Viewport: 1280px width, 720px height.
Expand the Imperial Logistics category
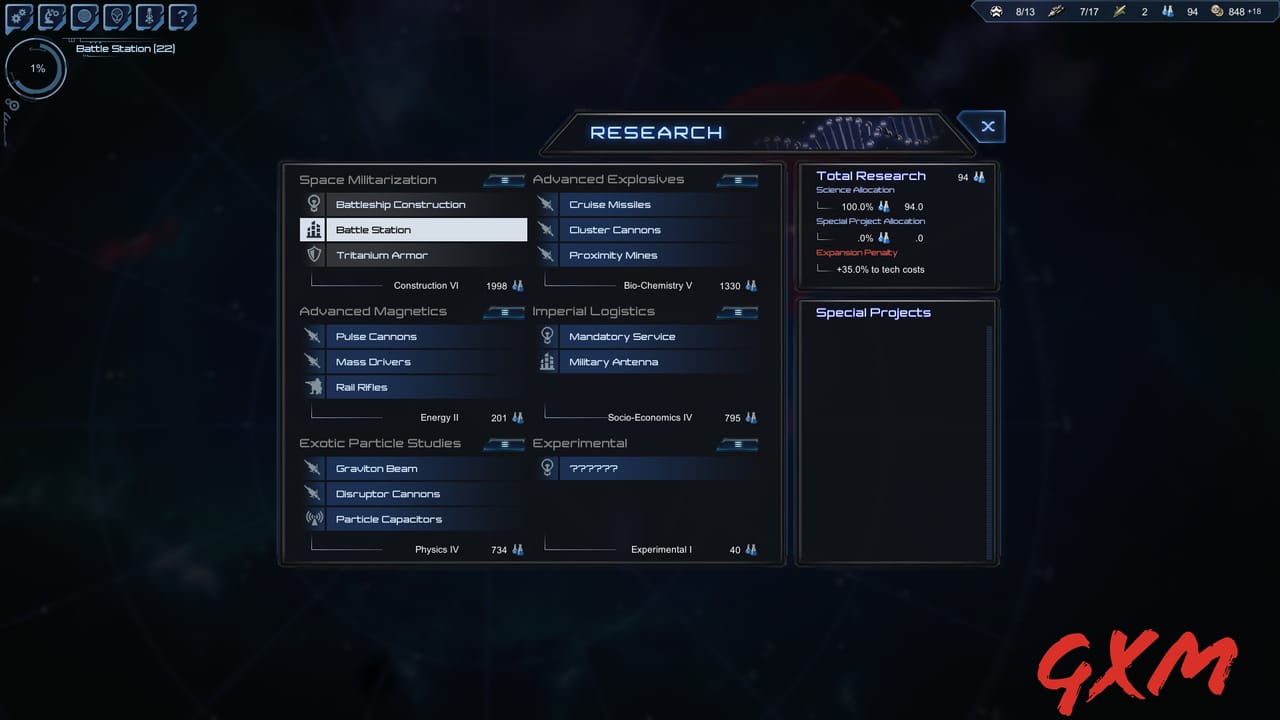coord(594,311)
